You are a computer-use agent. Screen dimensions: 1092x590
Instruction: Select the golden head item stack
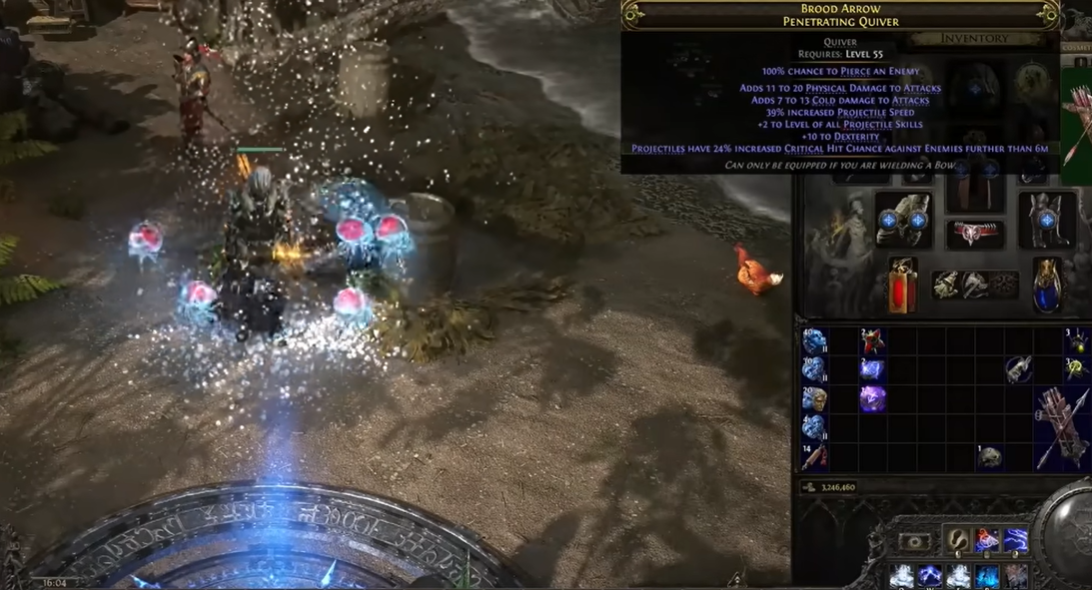pyautogui.click(x=813, y=399)
